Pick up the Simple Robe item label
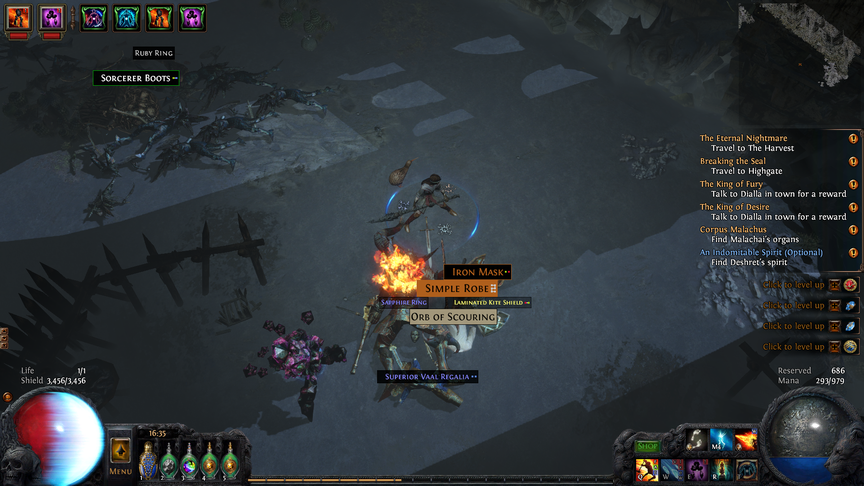 pyautogui.click(x=456, y=288)
